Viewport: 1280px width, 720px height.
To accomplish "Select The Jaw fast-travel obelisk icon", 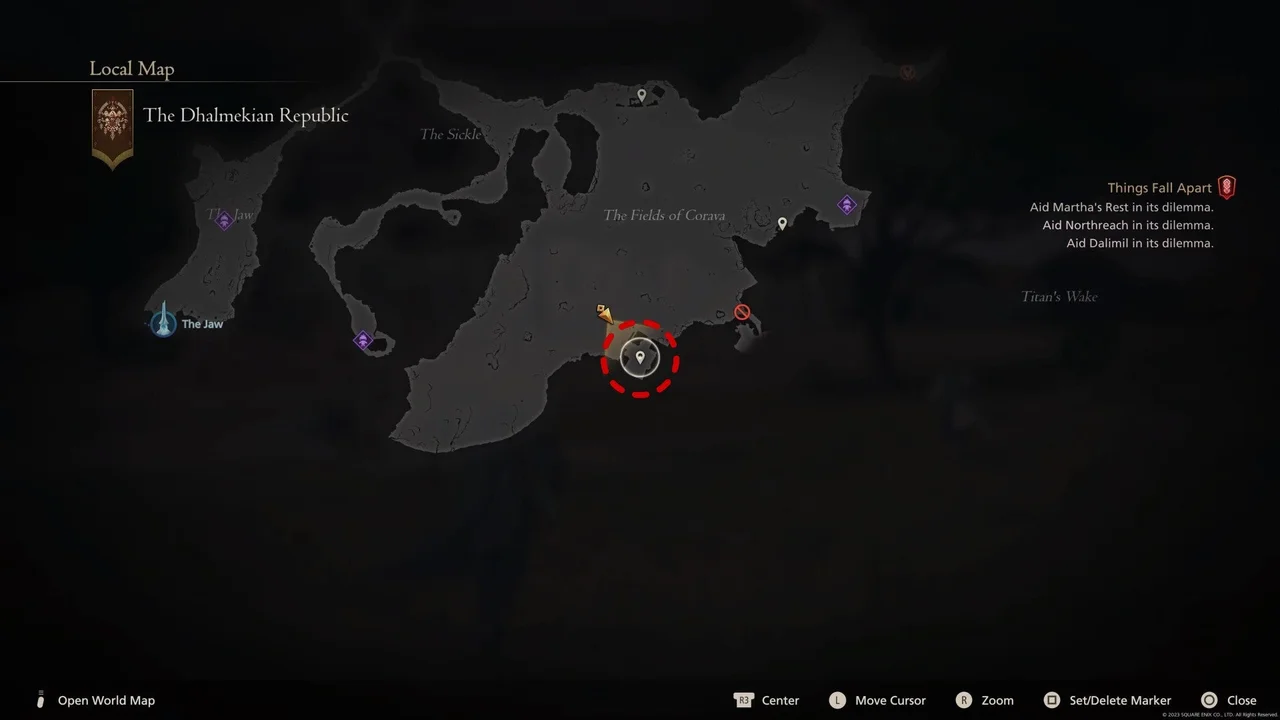I will click(163, 322).
